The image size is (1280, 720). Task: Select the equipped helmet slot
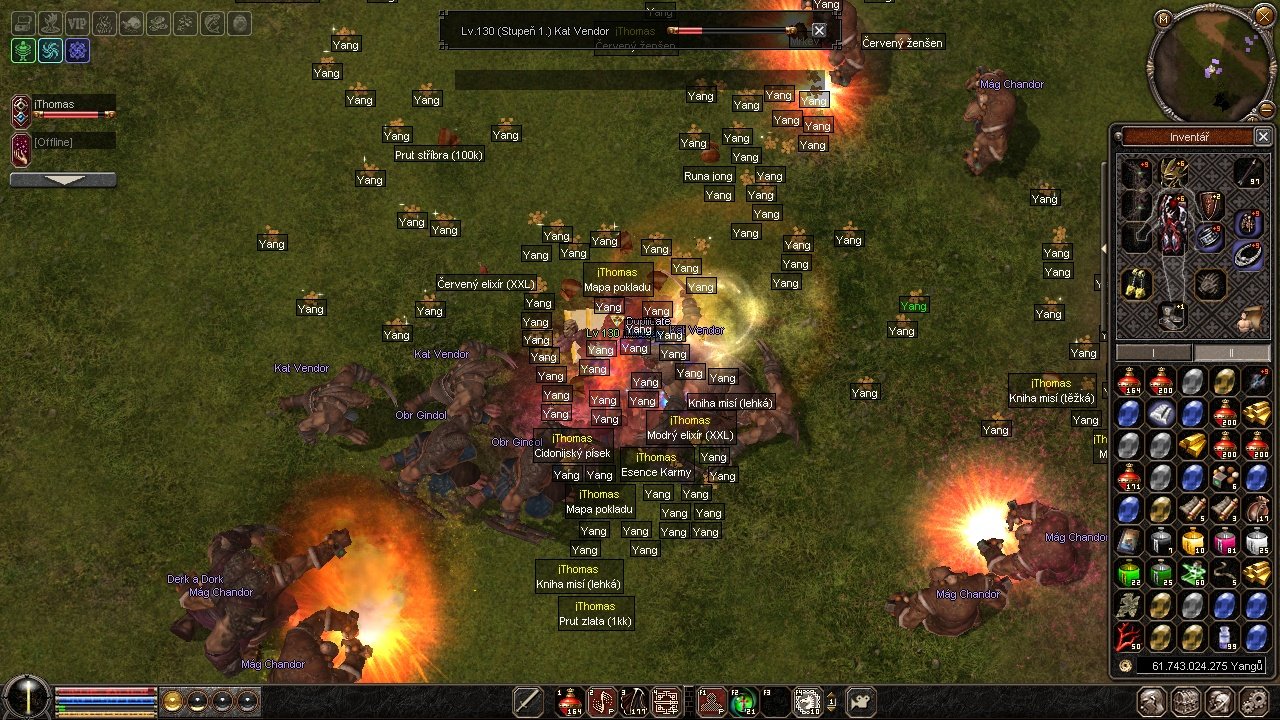click(1173, 173)
